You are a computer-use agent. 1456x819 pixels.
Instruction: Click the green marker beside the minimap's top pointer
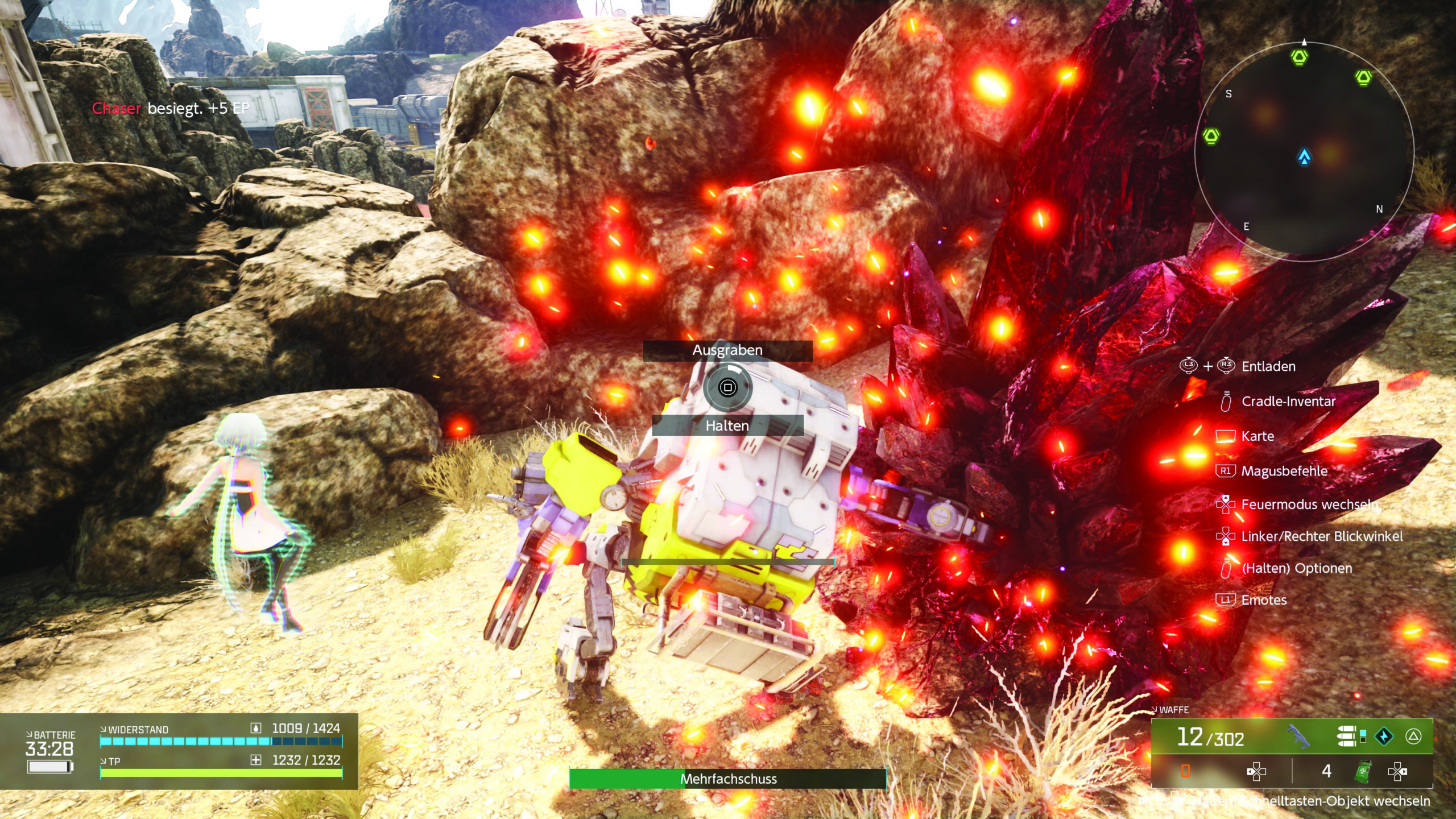(x=1299, y=57)
